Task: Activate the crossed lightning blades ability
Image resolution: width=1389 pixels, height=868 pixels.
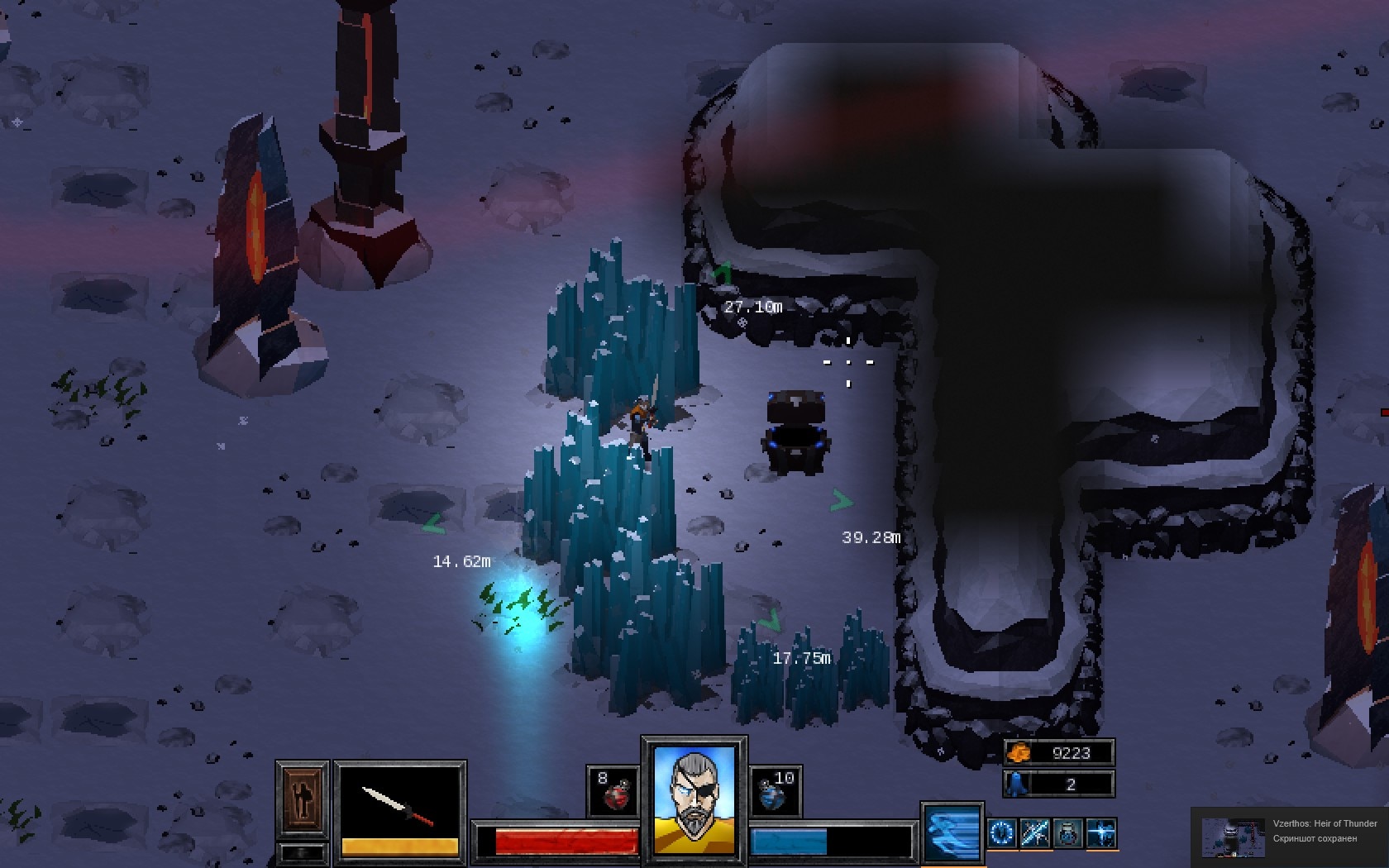Action: coord(1035,832)
